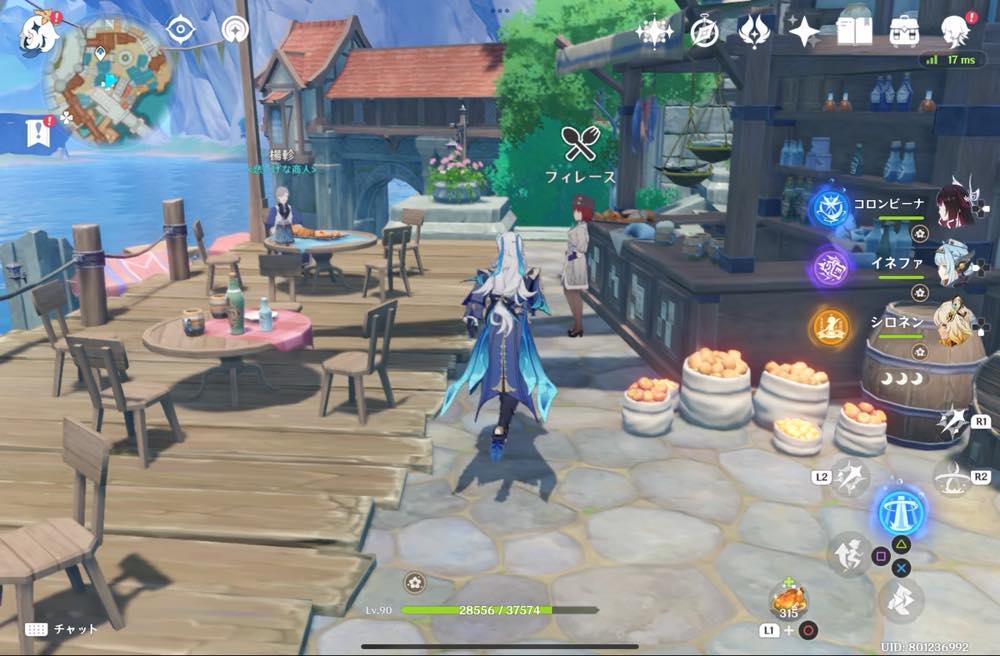Switch to party member シロネン

click(x=954, y=324)
